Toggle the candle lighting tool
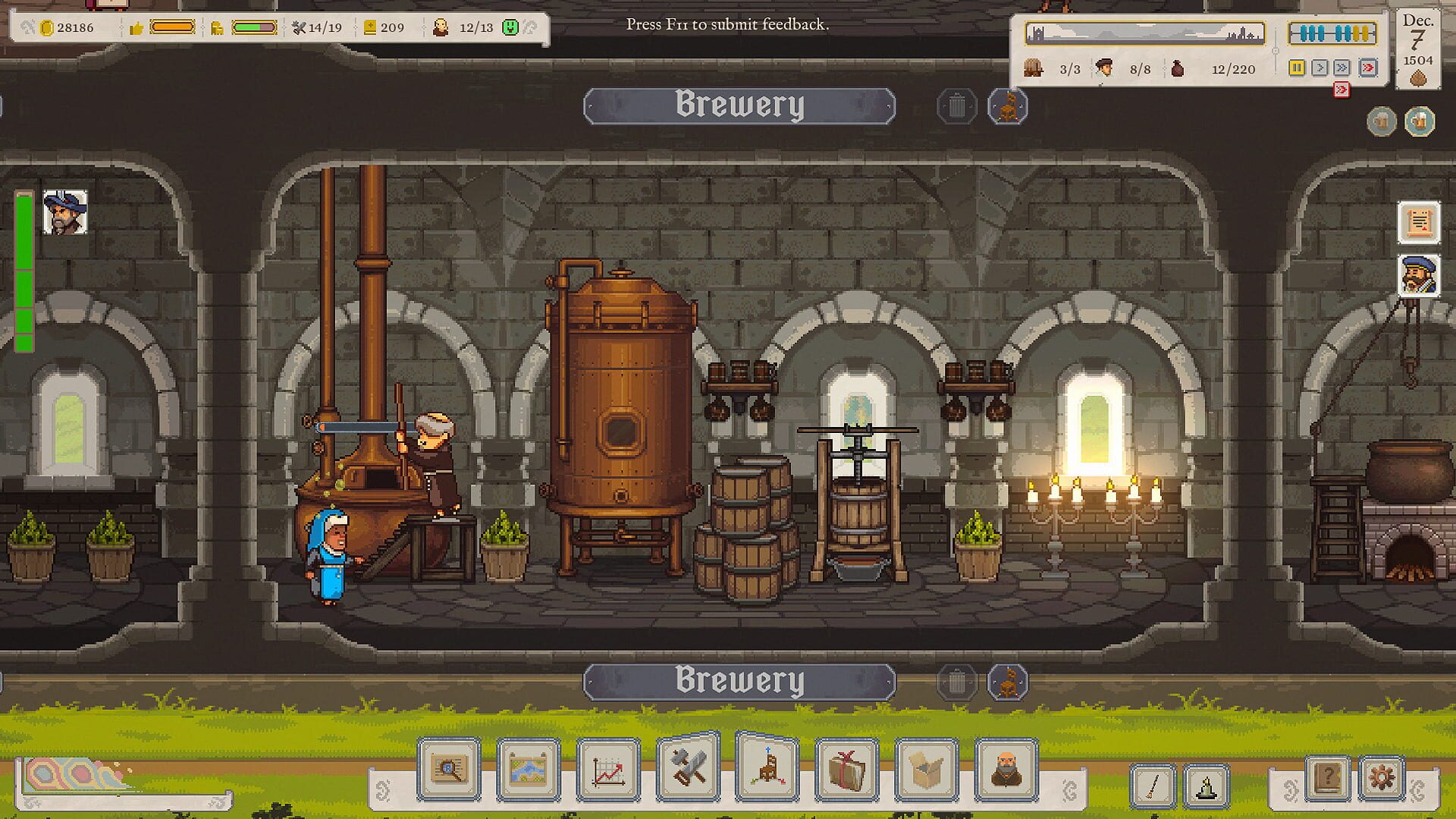1456x819 pixels. (1206, 786)
